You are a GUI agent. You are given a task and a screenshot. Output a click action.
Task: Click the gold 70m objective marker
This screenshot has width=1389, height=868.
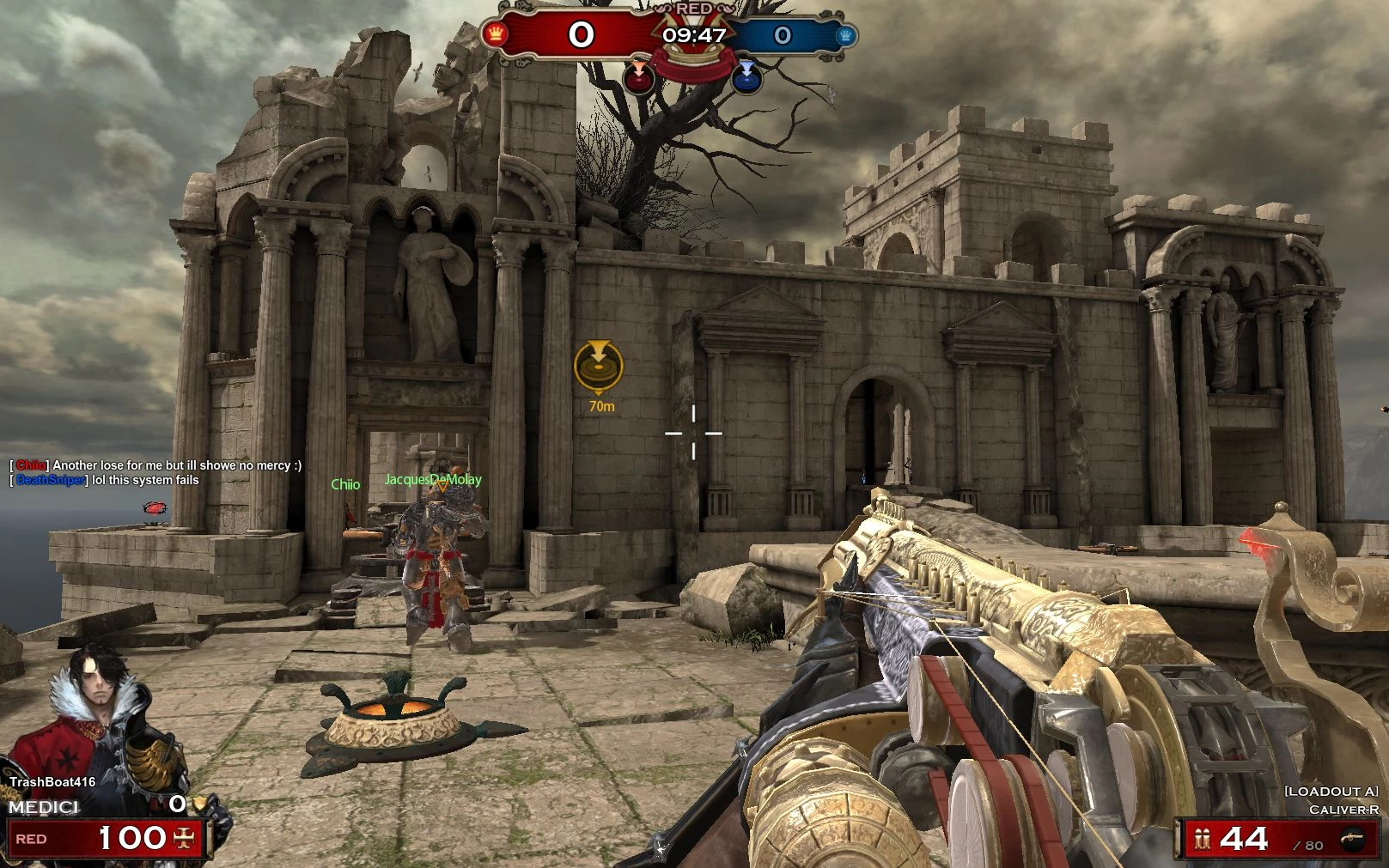(x=599, y=366)
